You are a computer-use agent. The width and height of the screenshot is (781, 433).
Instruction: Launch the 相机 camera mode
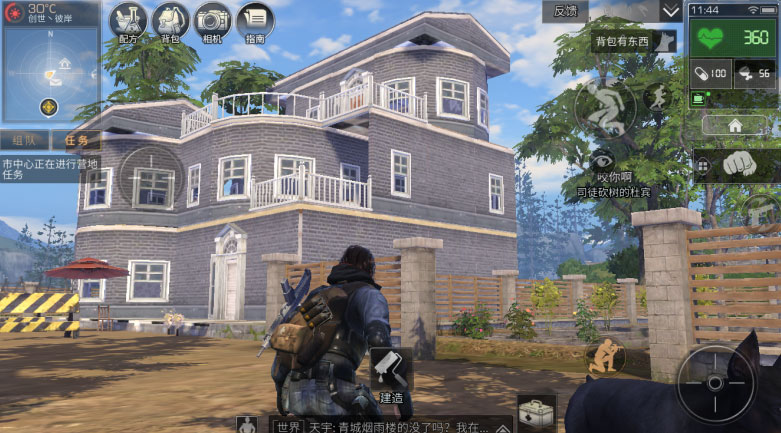pos(212,23)
